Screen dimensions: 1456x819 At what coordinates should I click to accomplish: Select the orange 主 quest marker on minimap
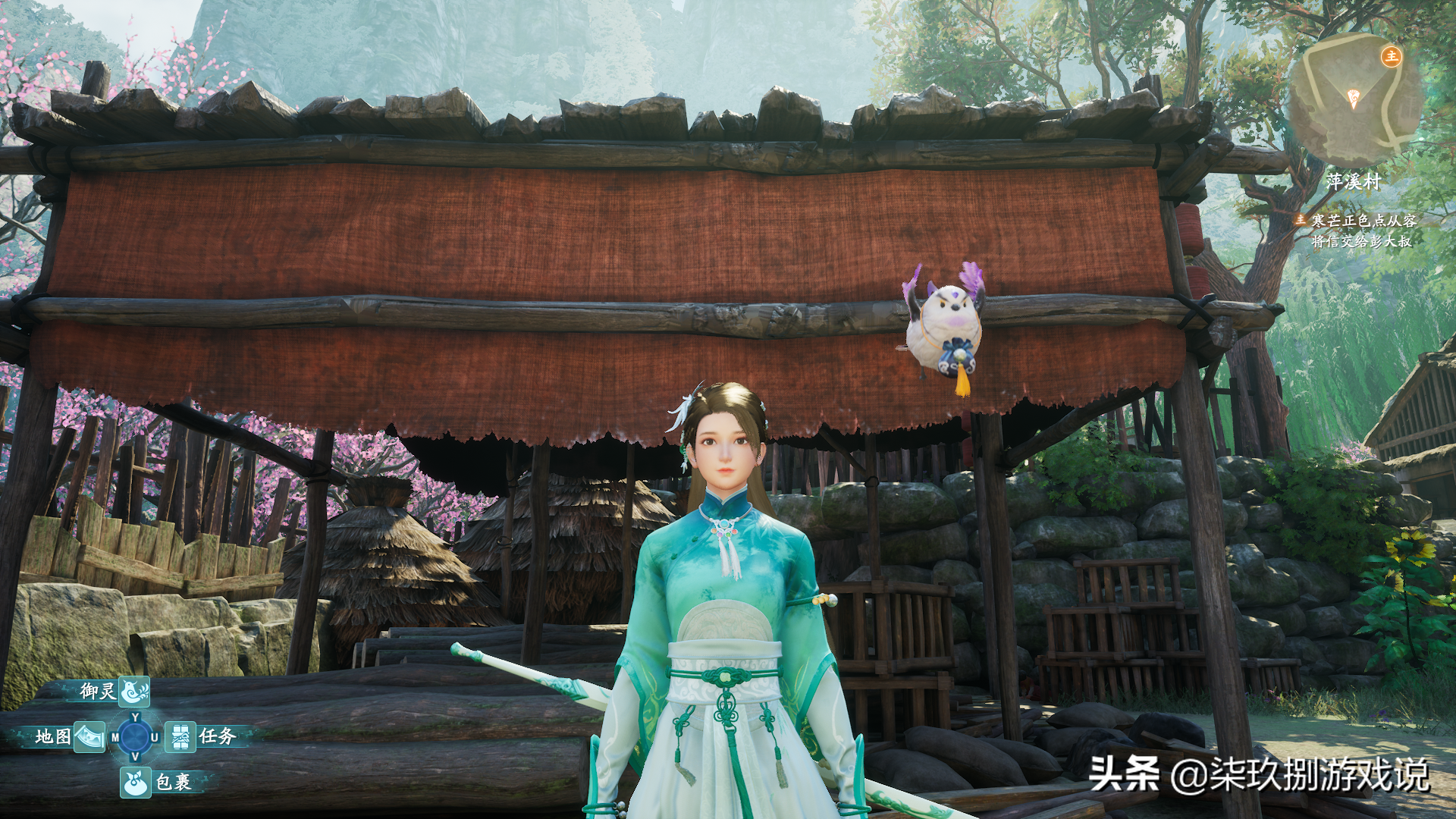pyautogui.click(x=1391, y=56)
